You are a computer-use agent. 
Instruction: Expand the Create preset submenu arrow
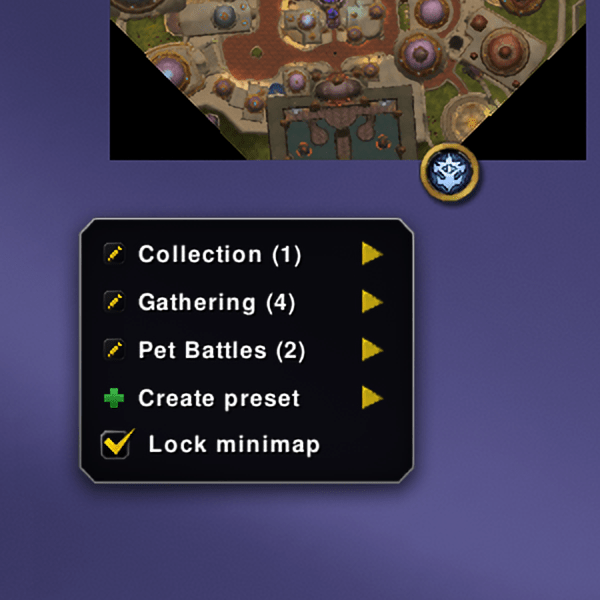372,398
